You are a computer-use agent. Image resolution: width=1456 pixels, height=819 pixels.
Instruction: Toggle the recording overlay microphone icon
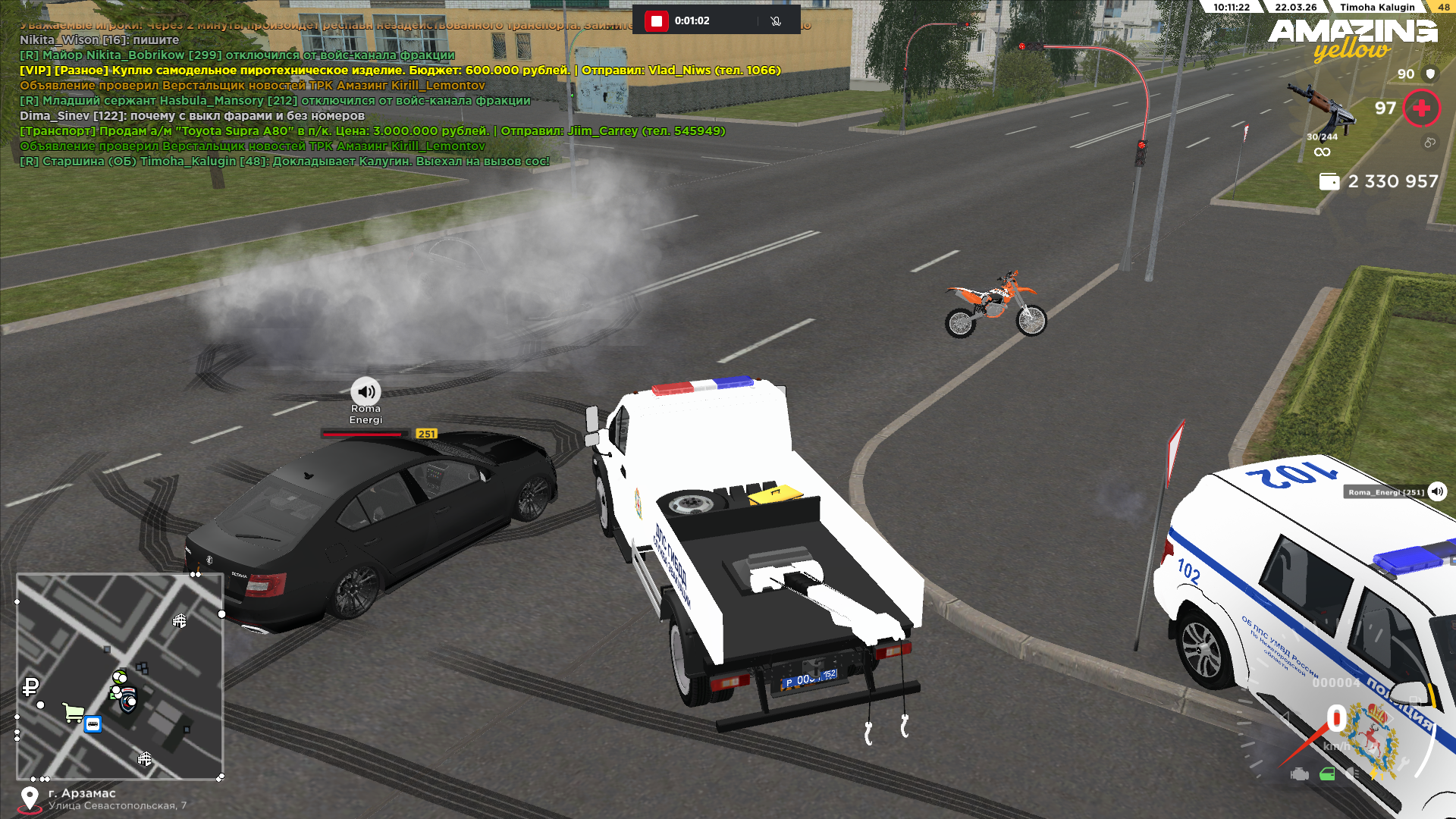(775, 21)
